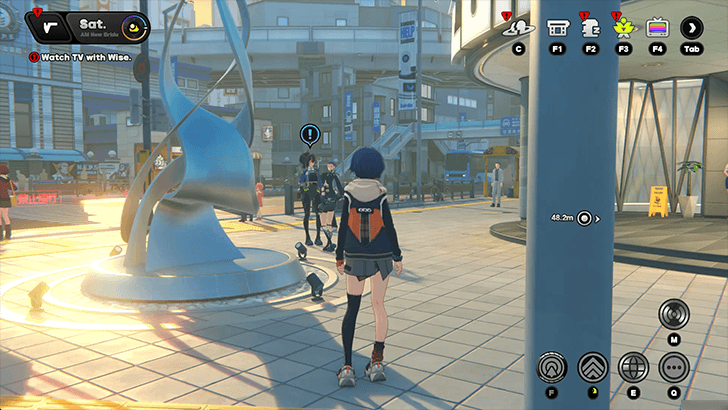Click the Sat. day and time panel
Screen dimensions: 728x410
100,27
